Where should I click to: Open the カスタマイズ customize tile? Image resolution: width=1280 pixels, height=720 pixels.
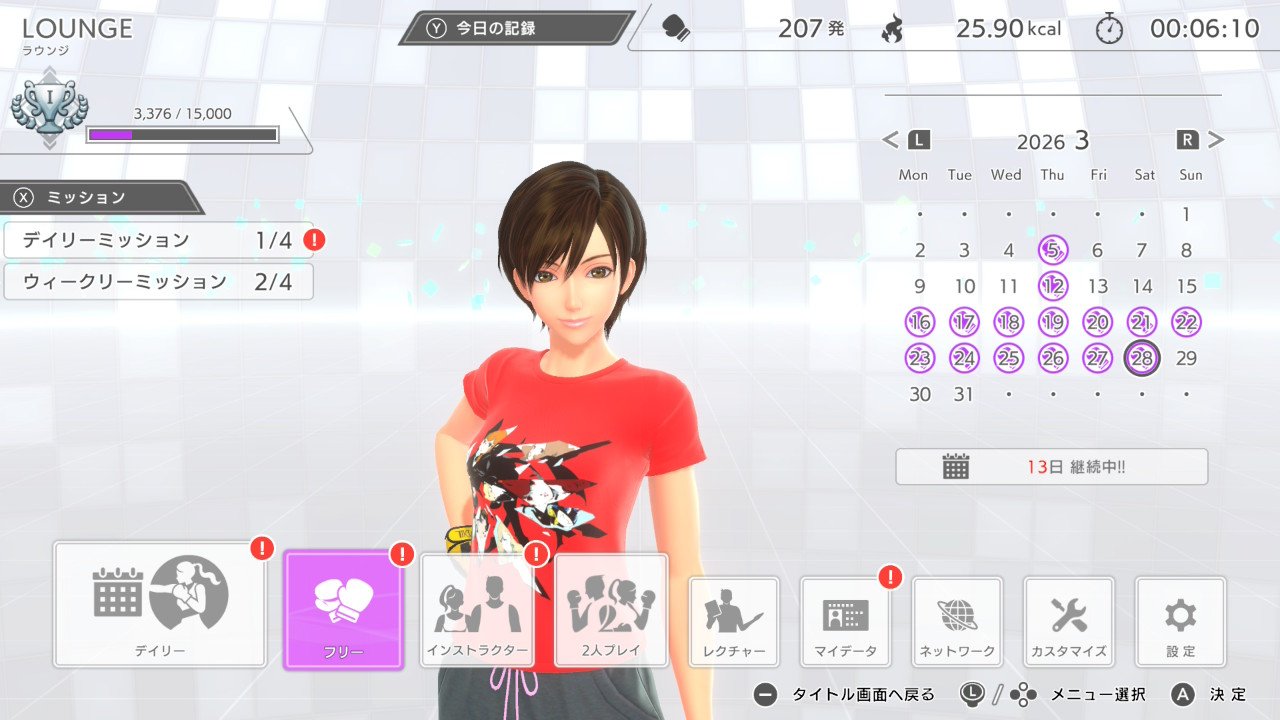[x=1069, y=622]
